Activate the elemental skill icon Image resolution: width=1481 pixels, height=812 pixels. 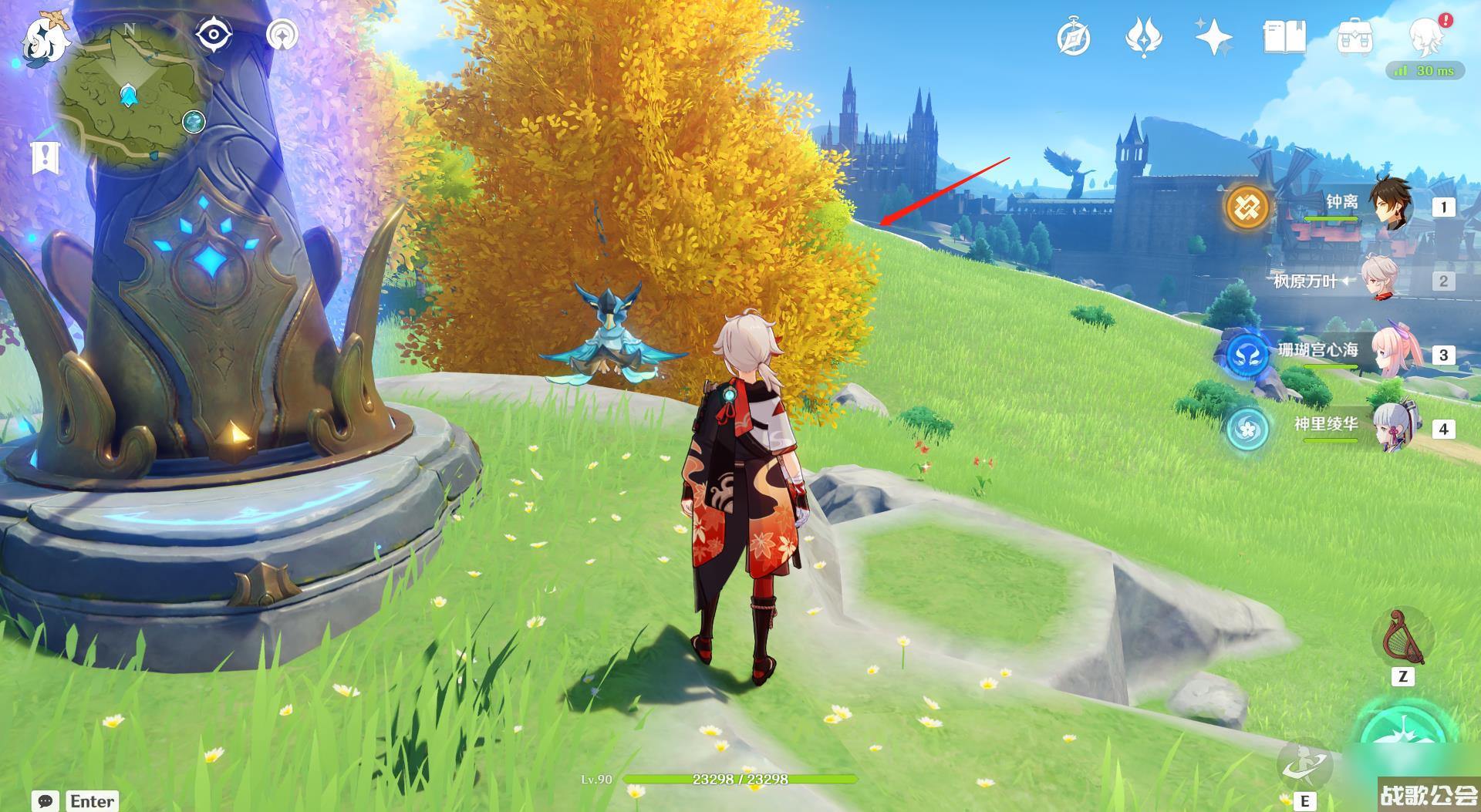tap(1305, 763)
